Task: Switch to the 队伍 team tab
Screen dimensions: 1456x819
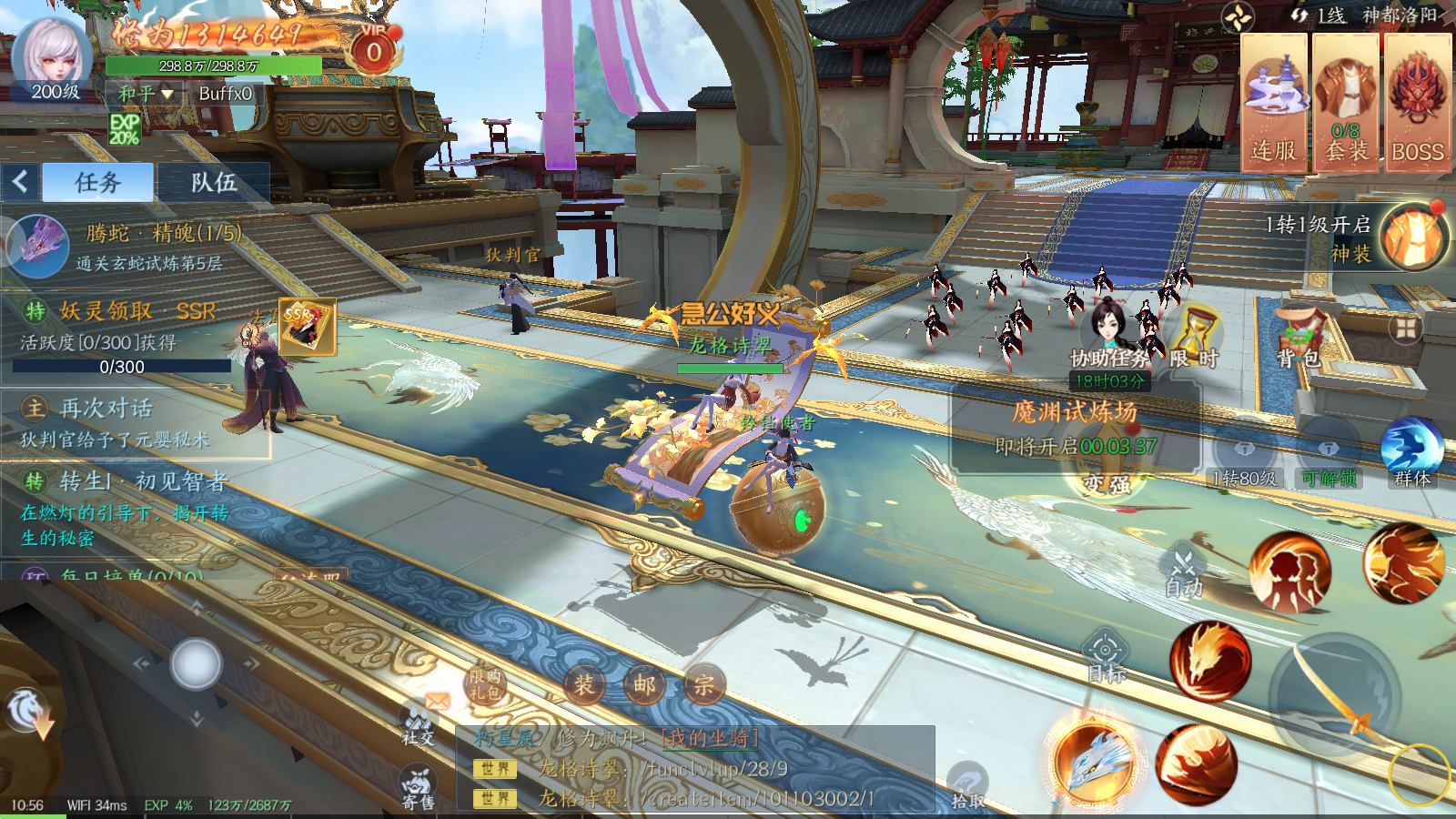Action: click(214, 183)
